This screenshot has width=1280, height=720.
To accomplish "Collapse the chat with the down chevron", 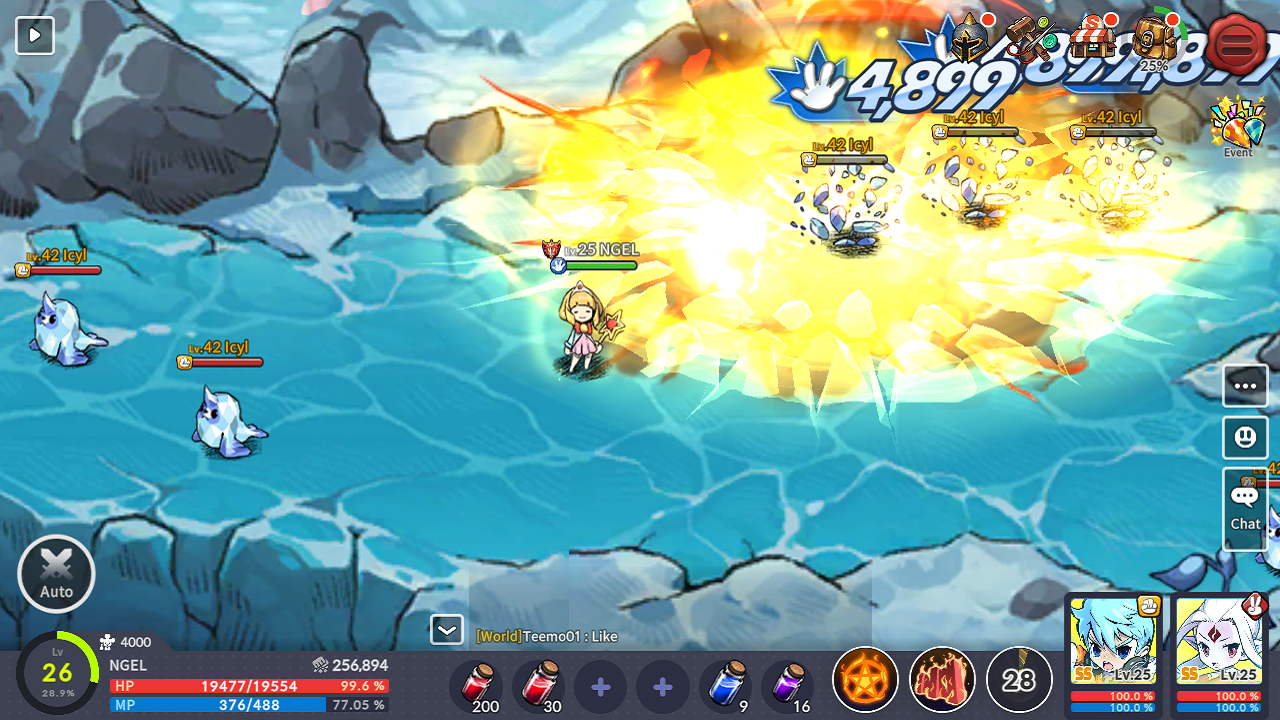I will pyautogui.click(x=446, y=629).
